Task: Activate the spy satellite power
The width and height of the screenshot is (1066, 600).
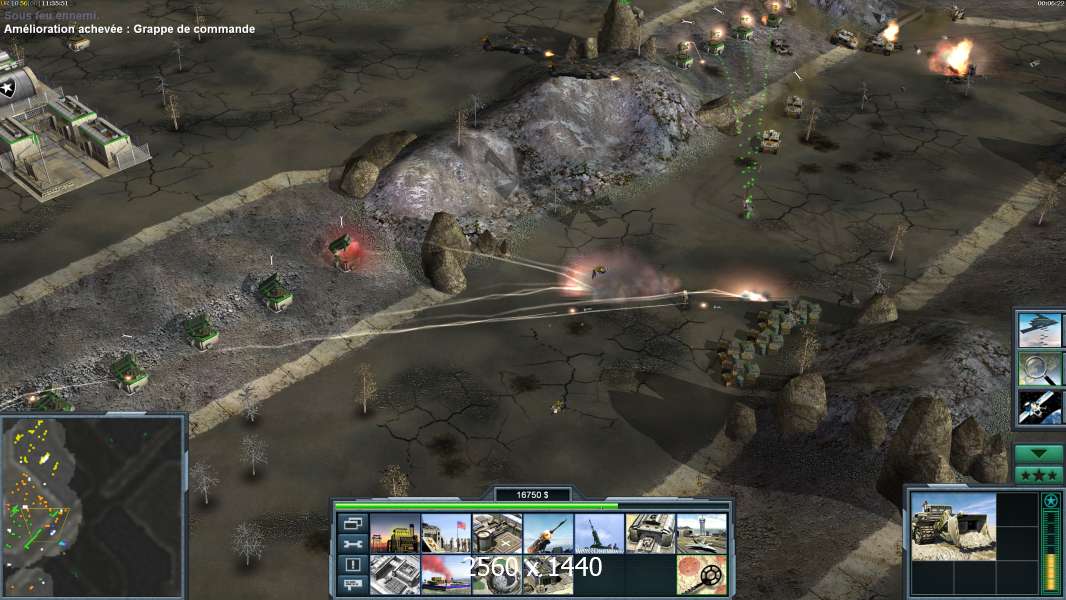Action: tap(1040, 406)
